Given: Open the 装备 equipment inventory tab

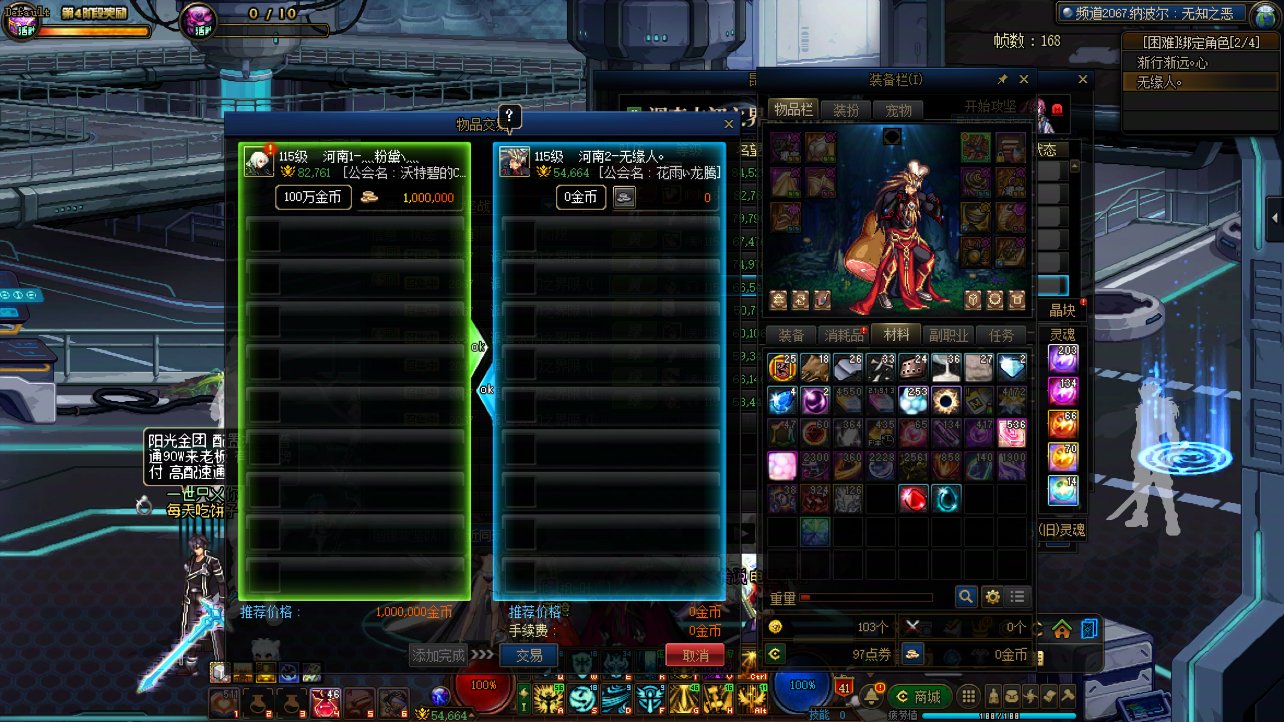Looking at the screenshot, I should click(791, 335).
